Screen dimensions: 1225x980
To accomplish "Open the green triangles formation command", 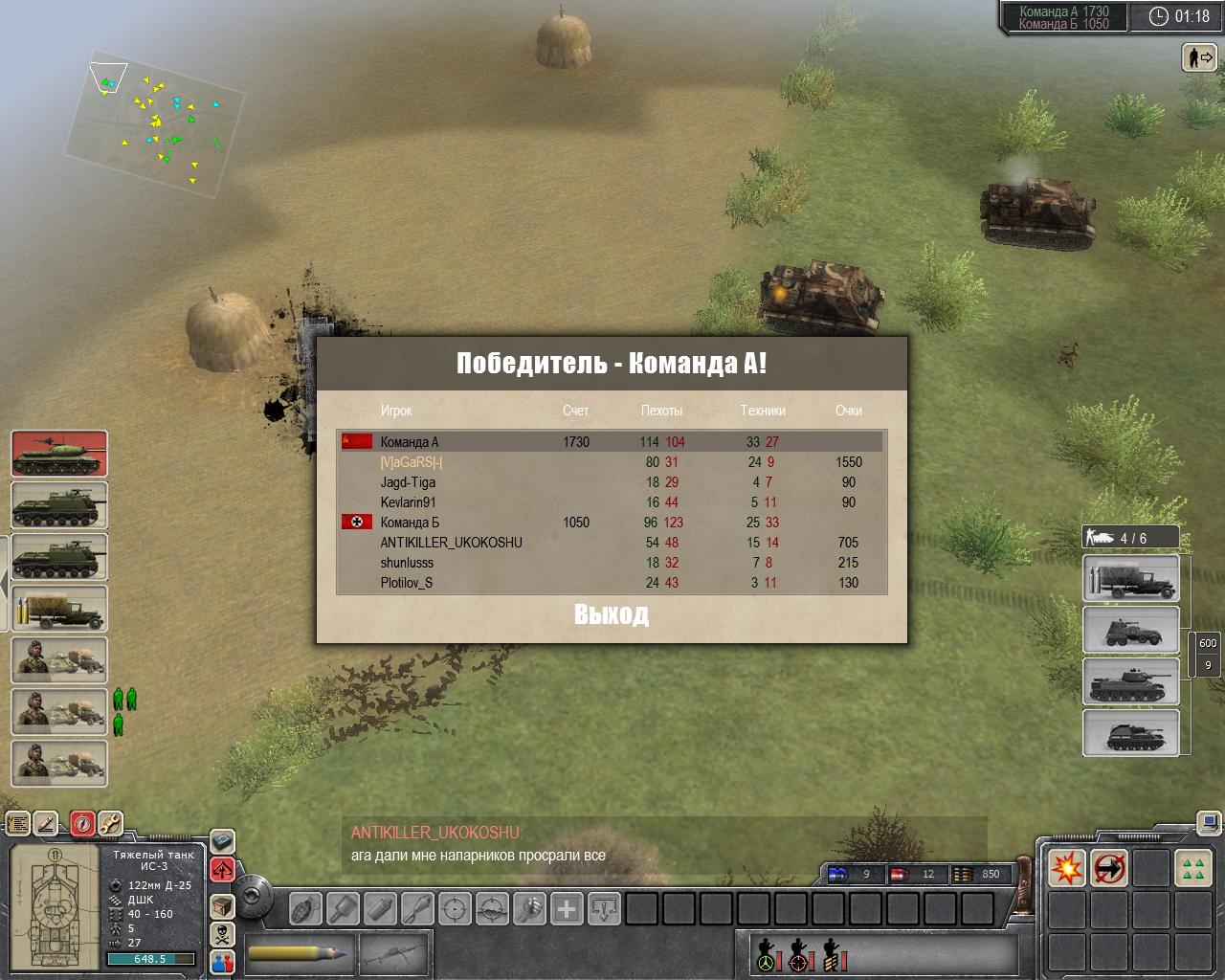I will (x=1192, y=868).
